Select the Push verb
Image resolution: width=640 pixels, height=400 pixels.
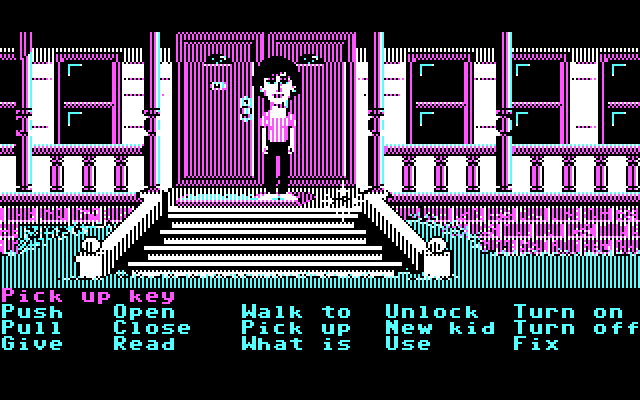pyautogui.click(x=32, y=312)
